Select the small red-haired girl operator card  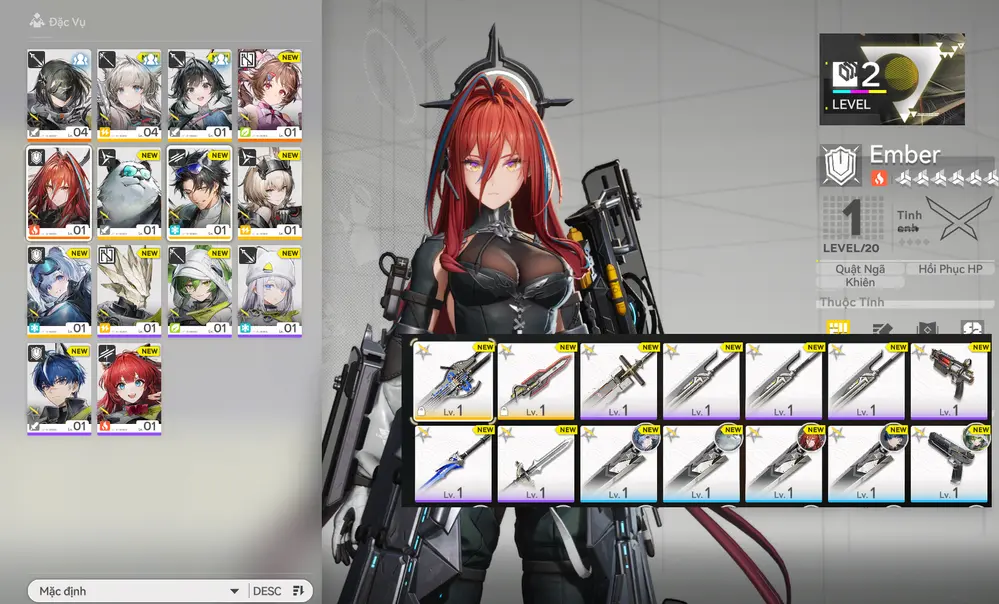point(129,388)
